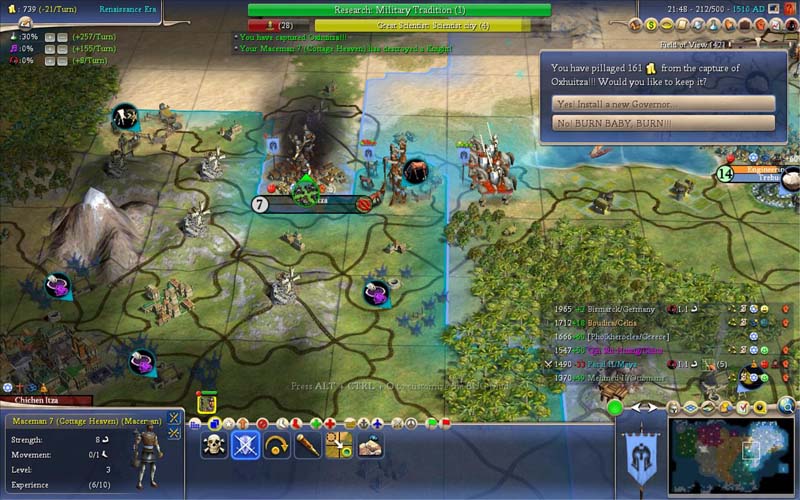This screenshot has width=800, height=500.
Task: Click the curved yellow arrow unit action
Action: [276, 446]
